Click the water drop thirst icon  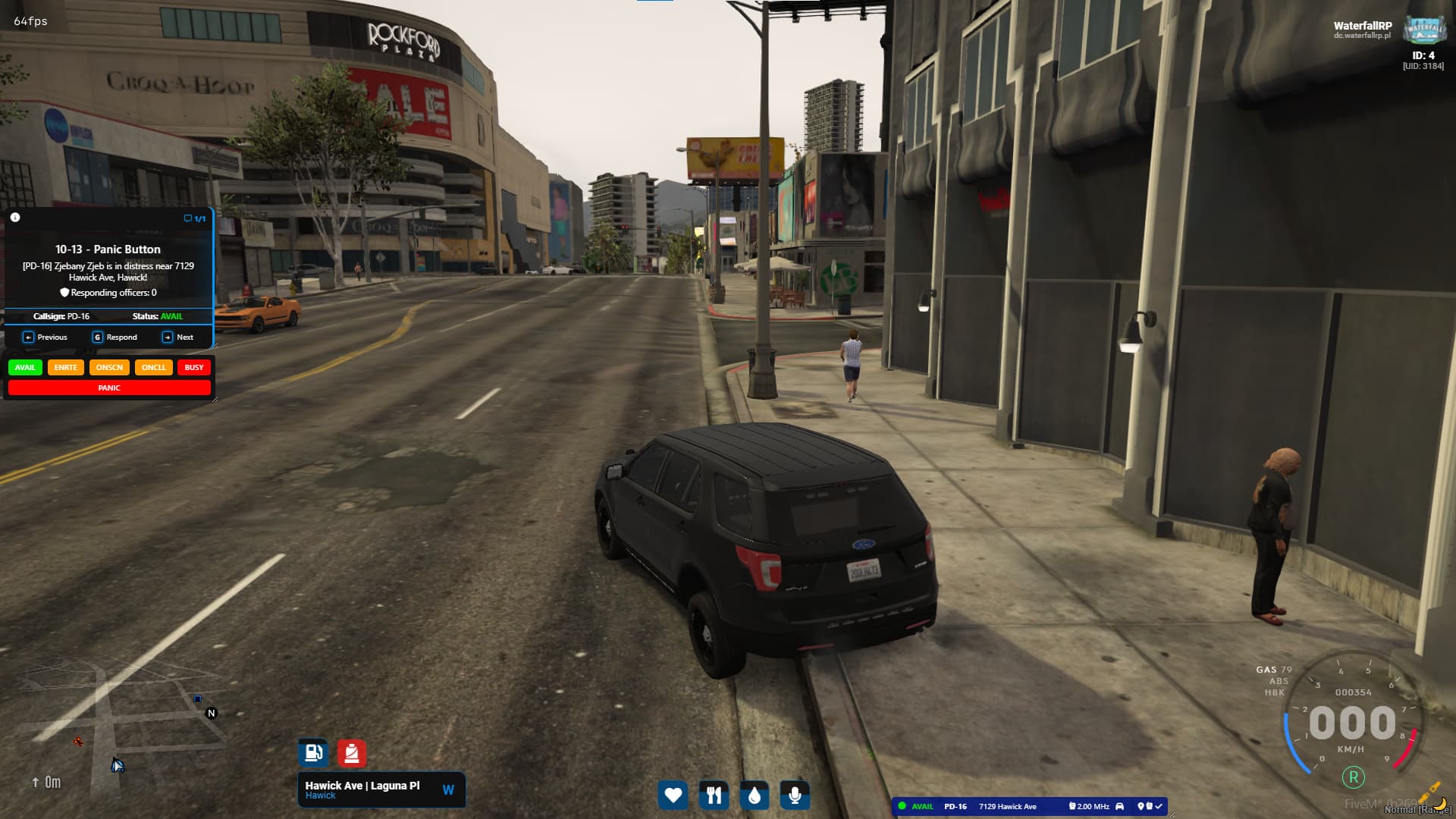[x=754, y=795]
